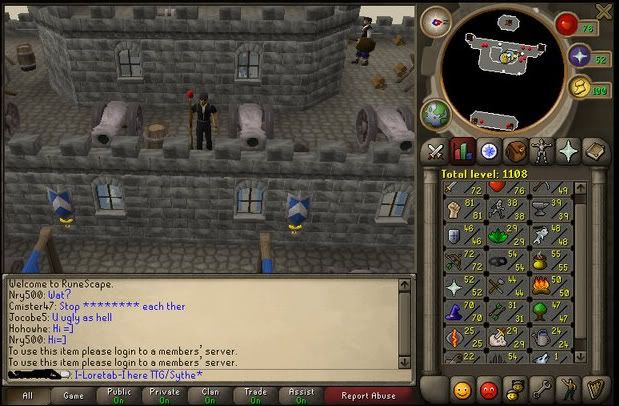Open the red-face Ignore List tab

[x=489, y=388]
